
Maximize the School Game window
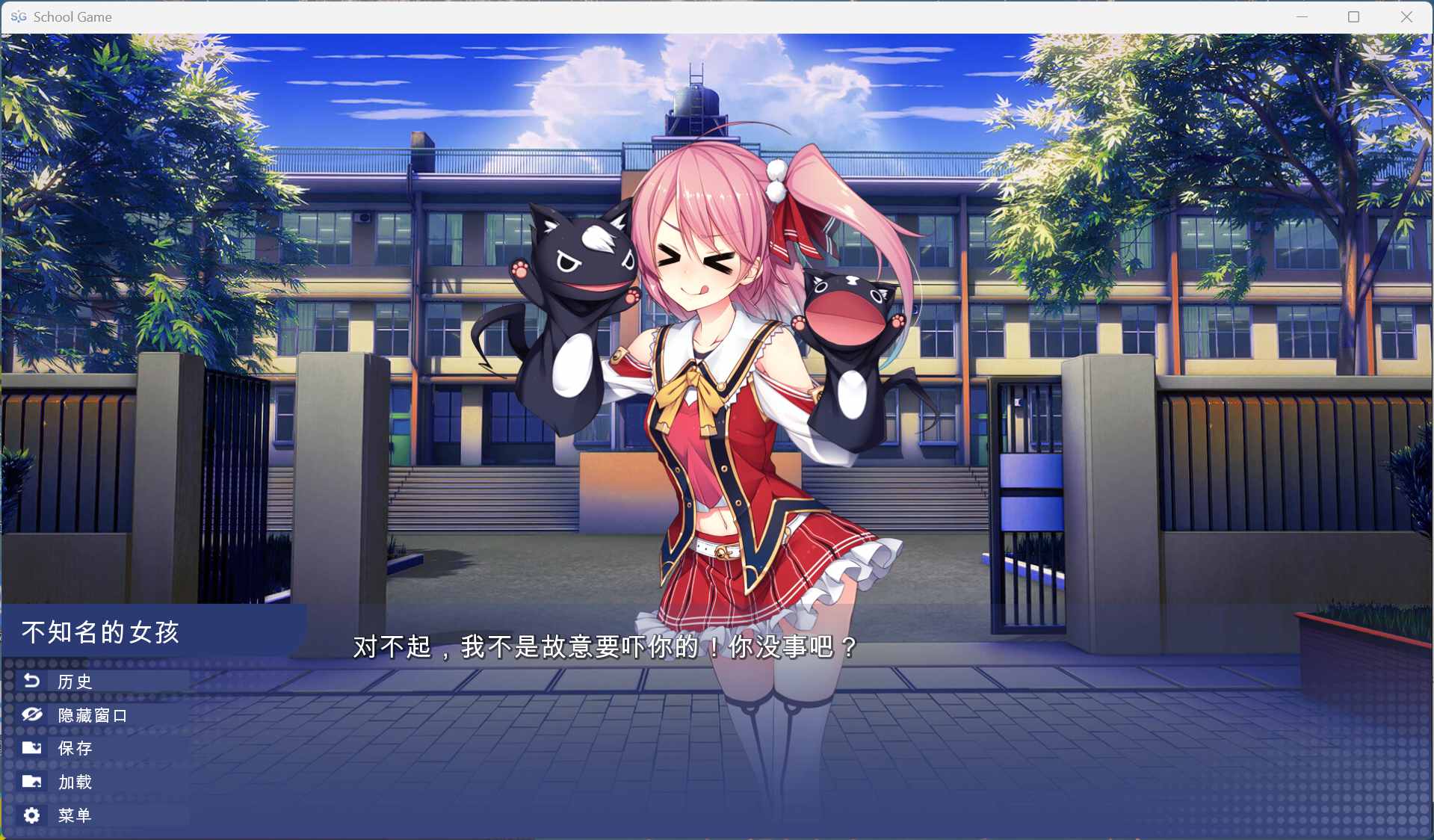point(1353,16)
